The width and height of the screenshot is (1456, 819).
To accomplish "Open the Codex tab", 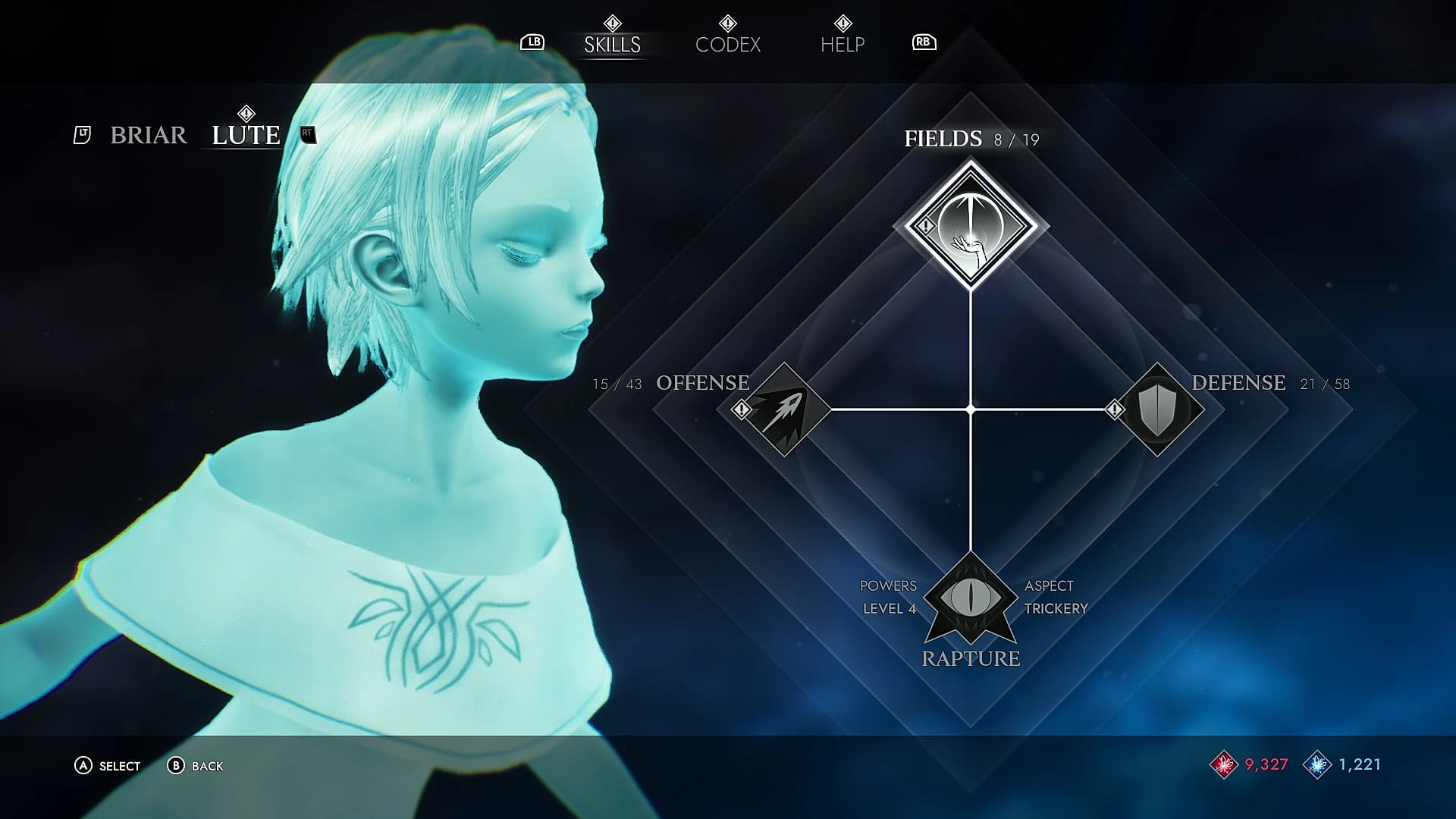I will pos(727,45).
